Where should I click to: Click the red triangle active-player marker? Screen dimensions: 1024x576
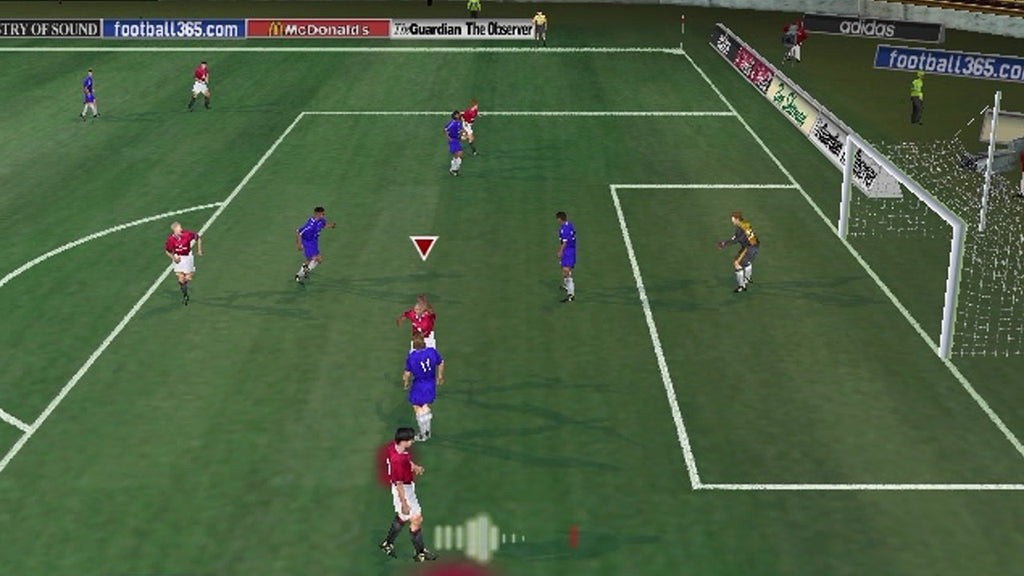coord(424,246)
